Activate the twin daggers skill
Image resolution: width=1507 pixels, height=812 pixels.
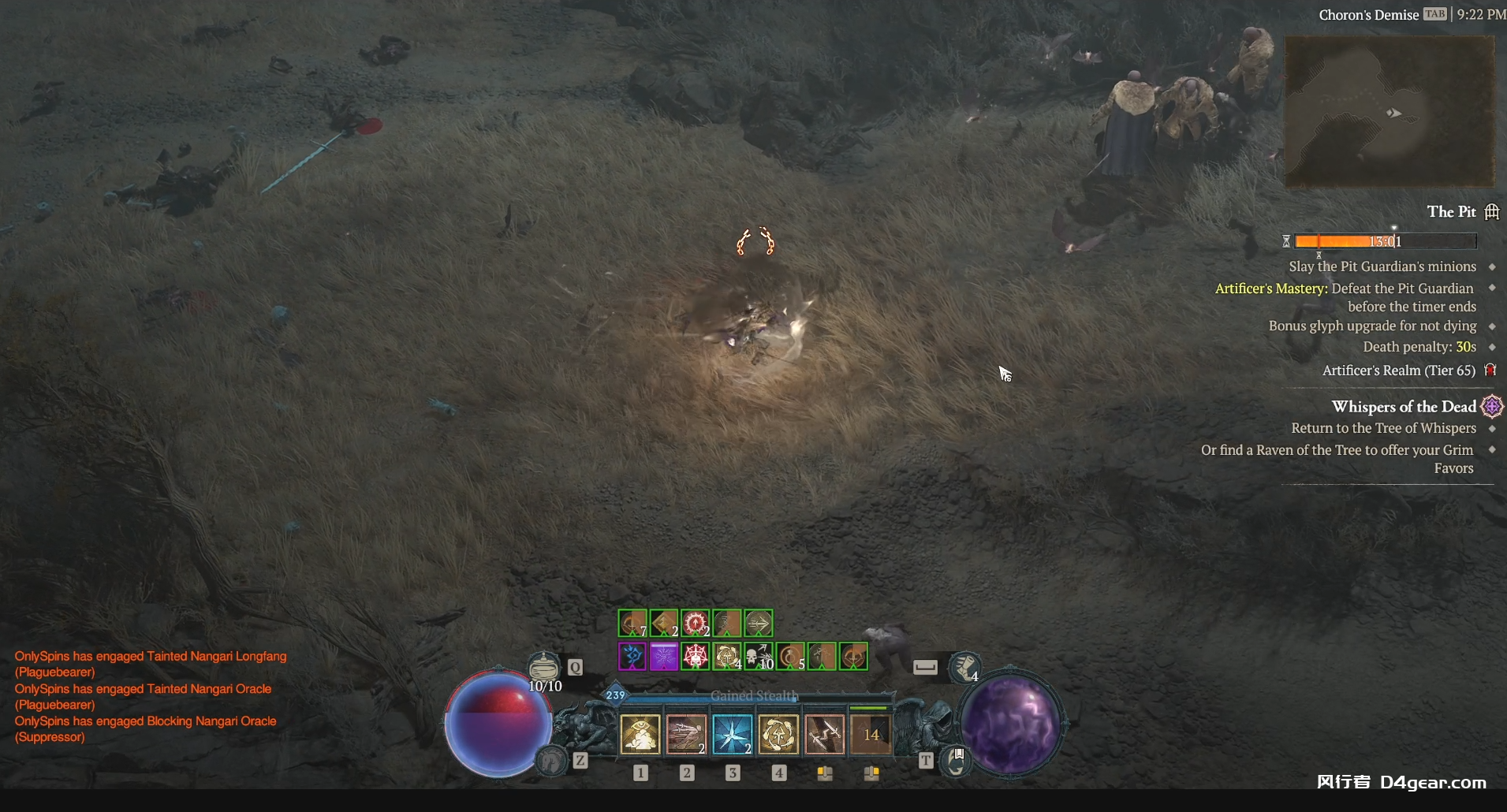pyautogui.click(x=825, y=735)
